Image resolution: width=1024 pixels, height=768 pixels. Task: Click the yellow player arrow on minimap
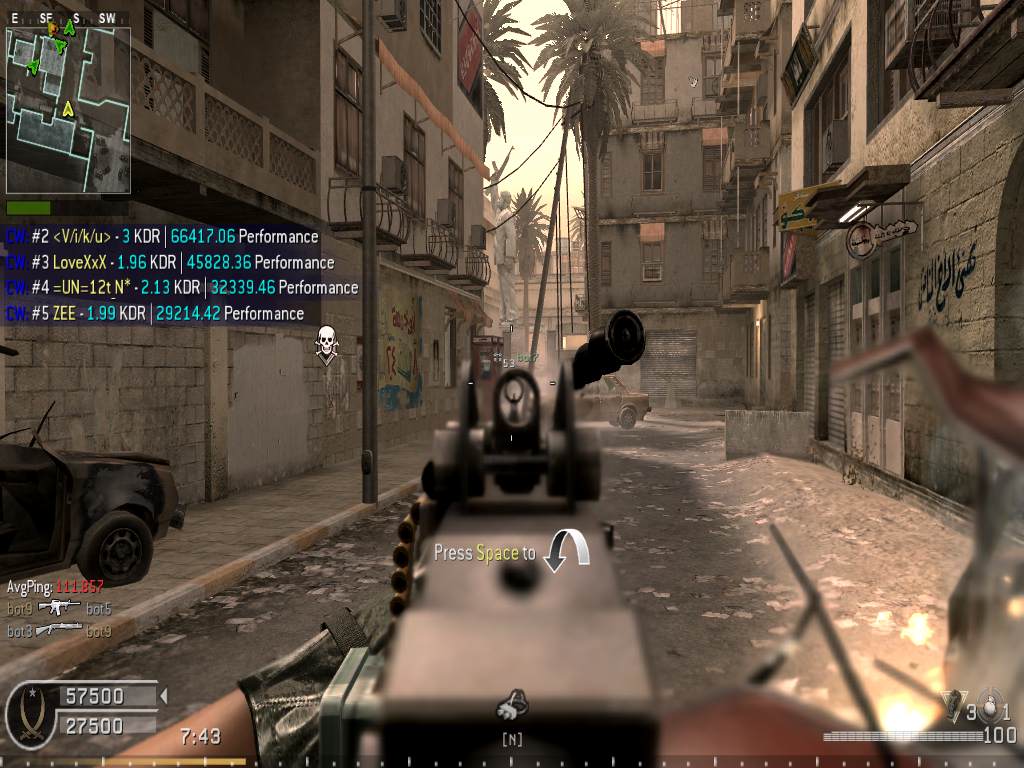click(x=68, y=108)
